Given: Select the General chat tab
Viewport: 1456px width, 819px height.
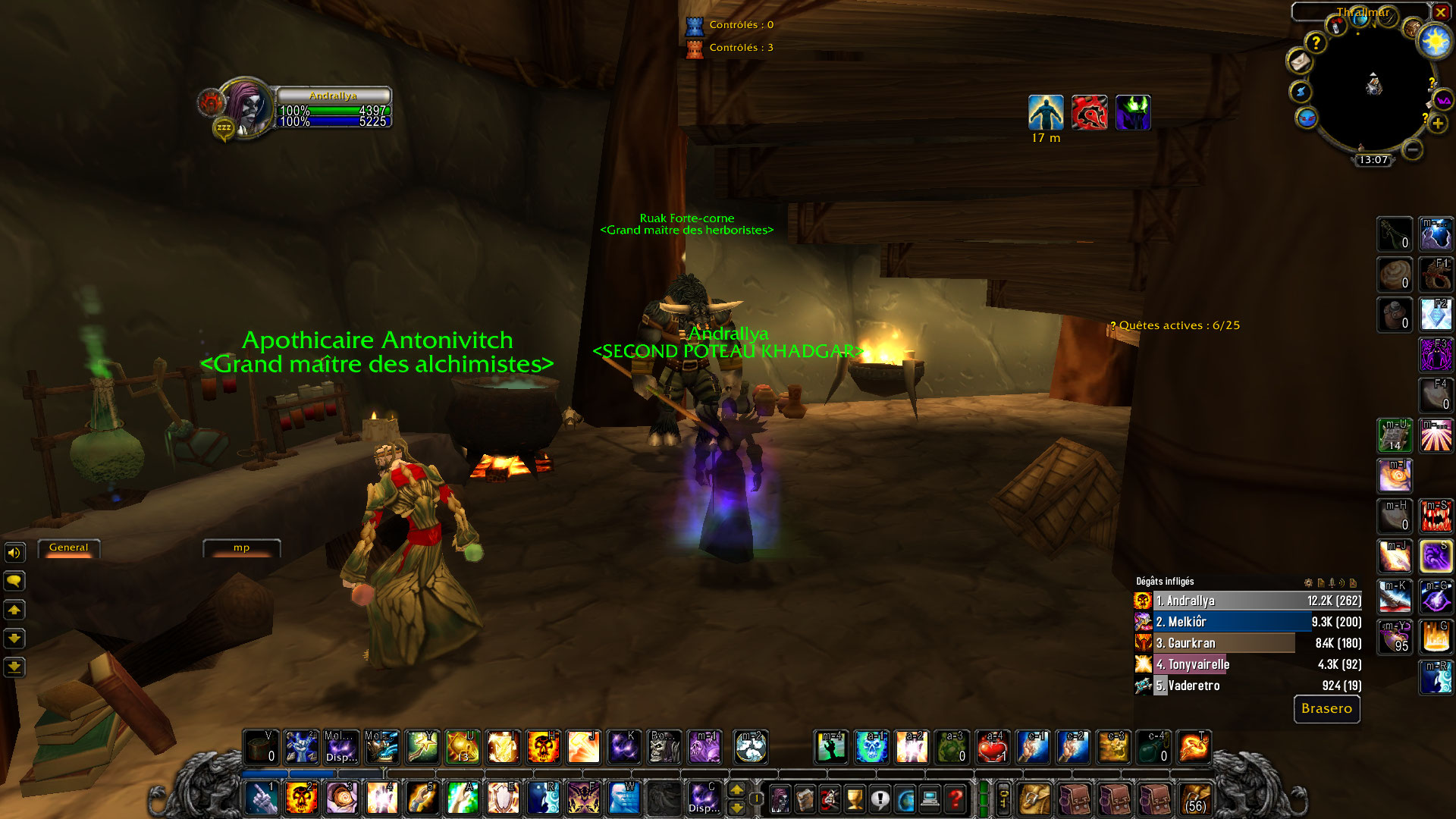Looking at the screenshot, I should 68,548.
